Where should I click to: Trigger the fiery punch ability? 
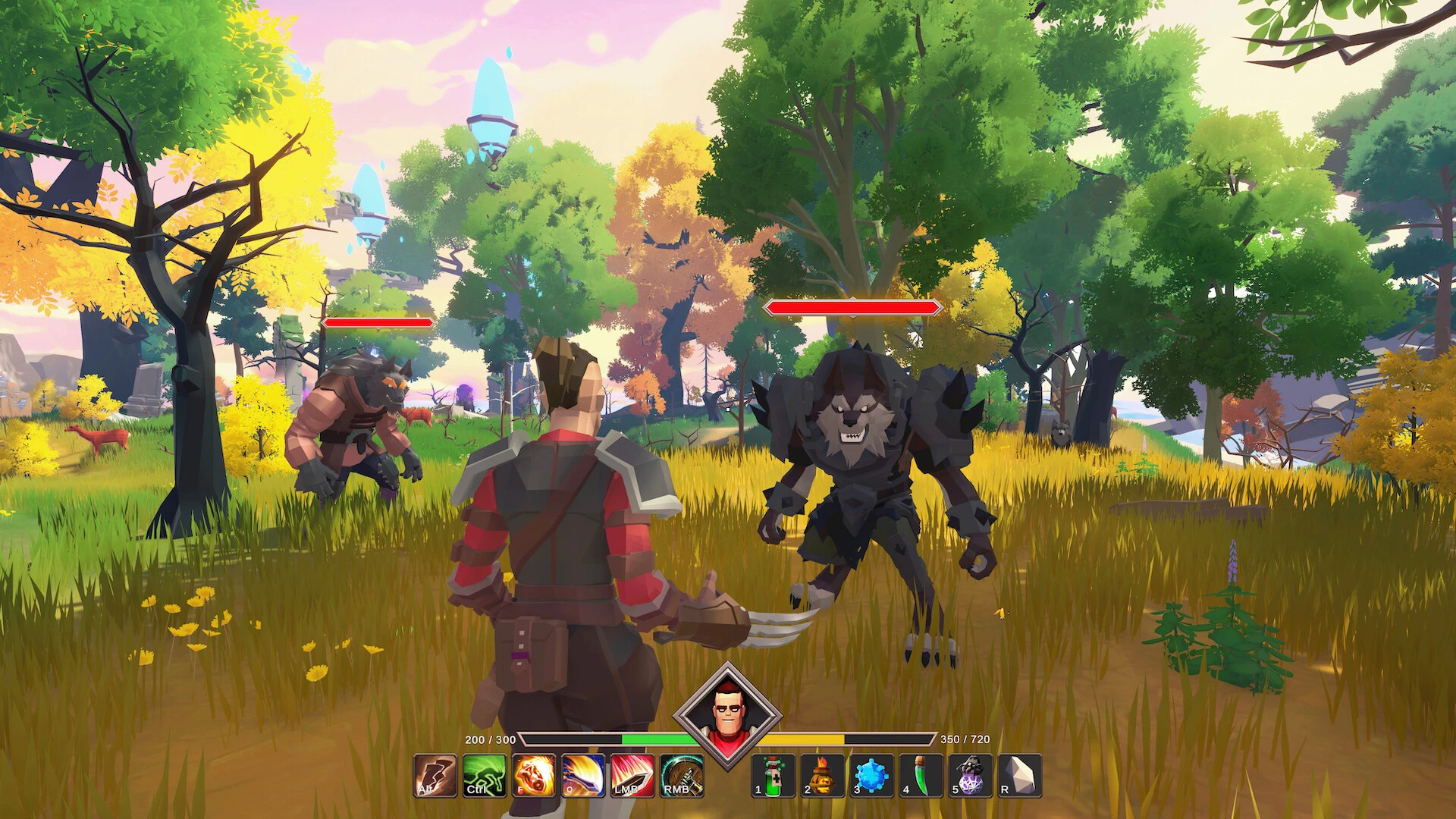point(534,776)
